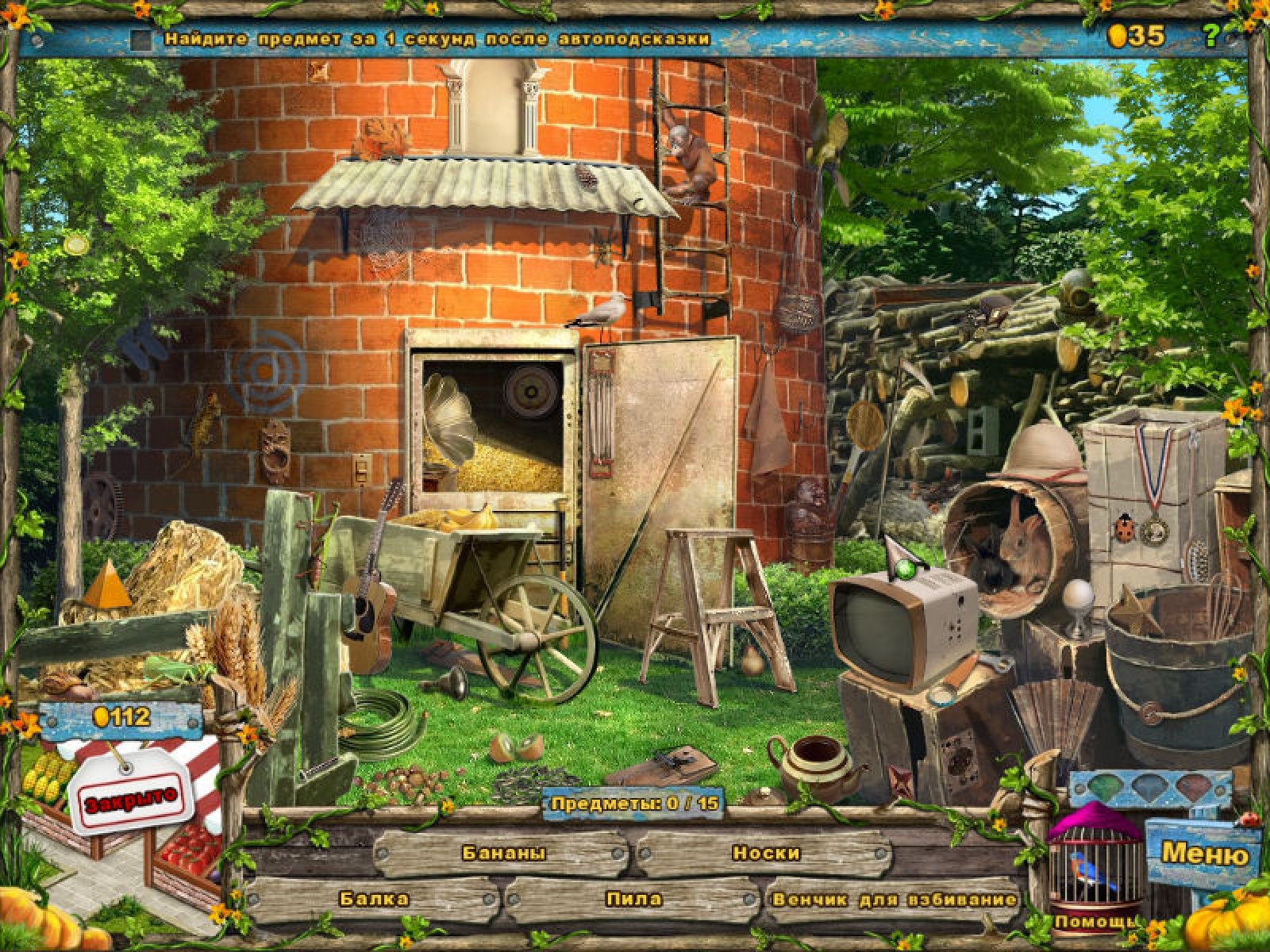Viewport: 1270px width, 952px height.
Task: Select the Венчик для взбивание plank
Action: coord(894,900)
